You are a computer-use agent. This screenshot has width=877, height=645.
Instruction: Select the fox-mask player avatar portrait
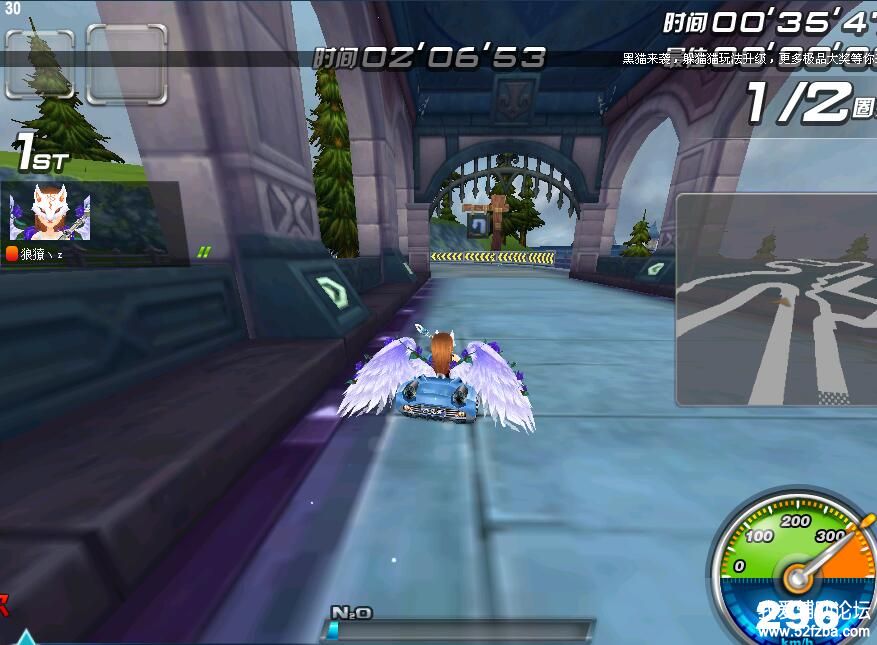[49, 213]
